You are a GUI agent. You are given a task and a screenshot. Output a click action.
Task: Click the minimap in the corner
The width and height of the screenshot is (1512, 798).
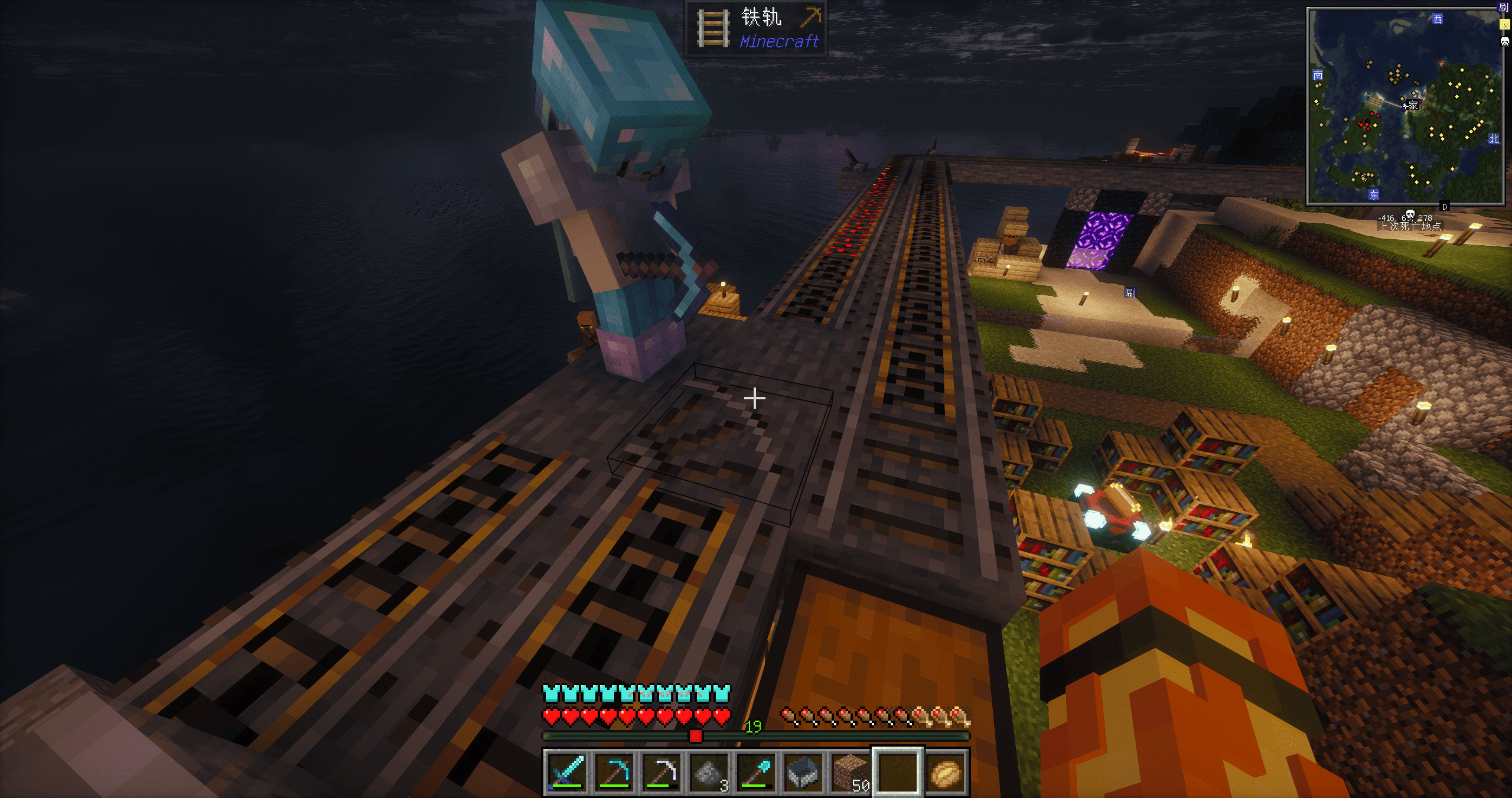pyautogui.click(x=1405, y=106)
